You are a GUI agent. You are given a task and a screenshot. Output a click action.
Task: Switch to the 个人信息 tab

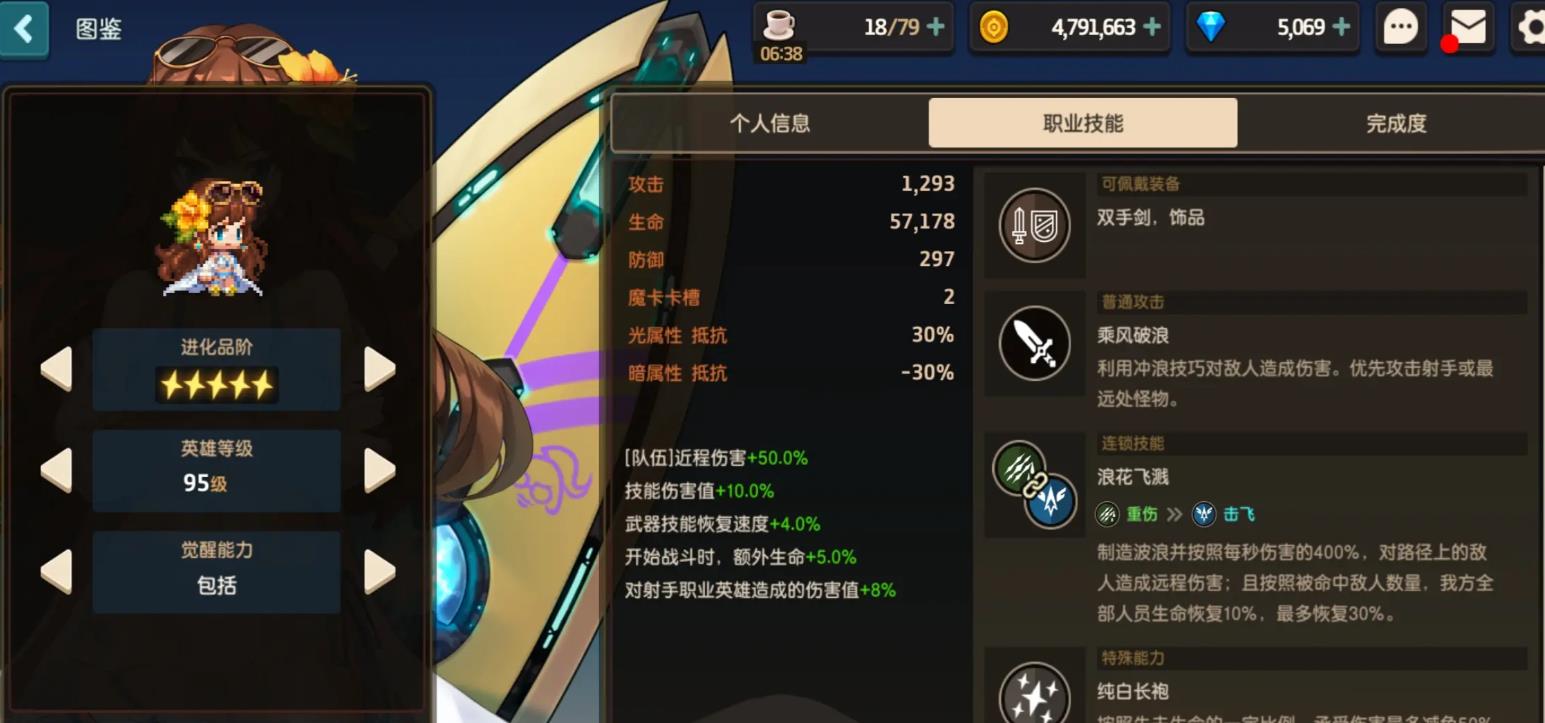coord(770,122)
